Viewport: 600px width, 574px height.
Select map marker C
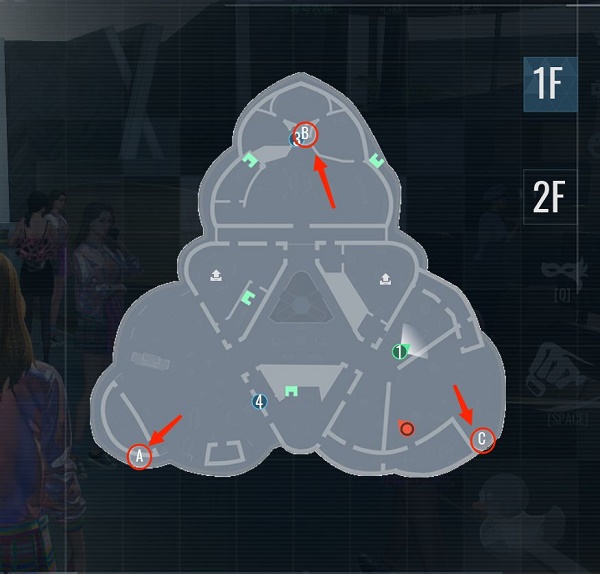point(483,439)
